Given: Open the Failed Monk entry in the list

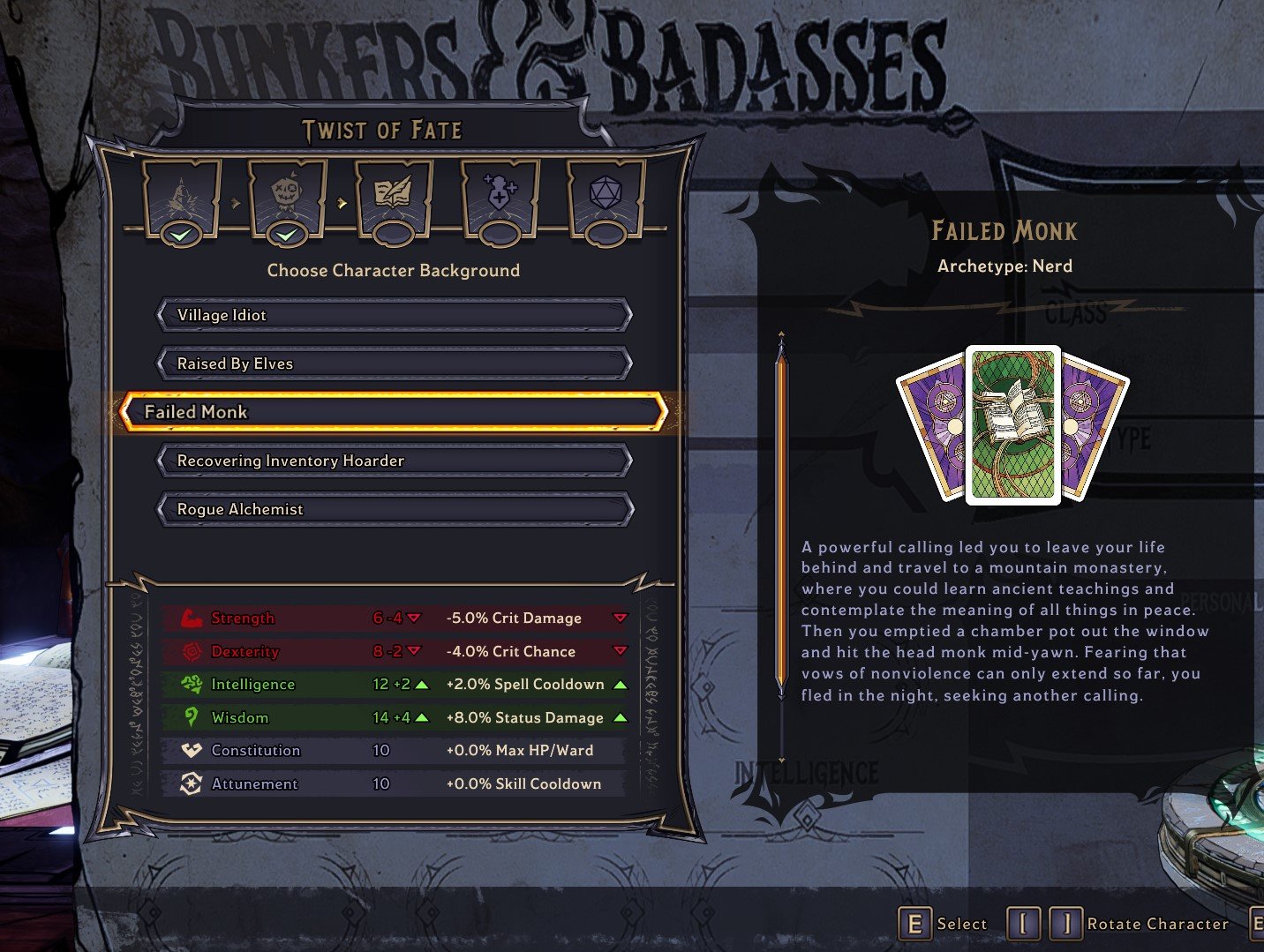Looking at the screenshot, I should [394, 411].
